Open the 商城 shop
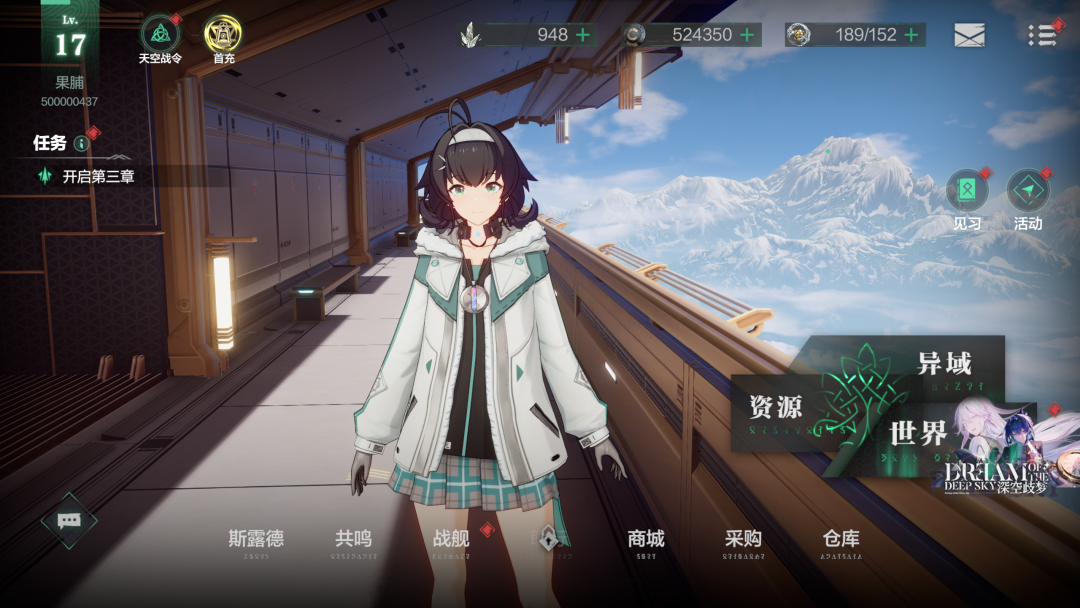Image resolution: width=1080 pixels, height=608 pixels. pos(646,540)
